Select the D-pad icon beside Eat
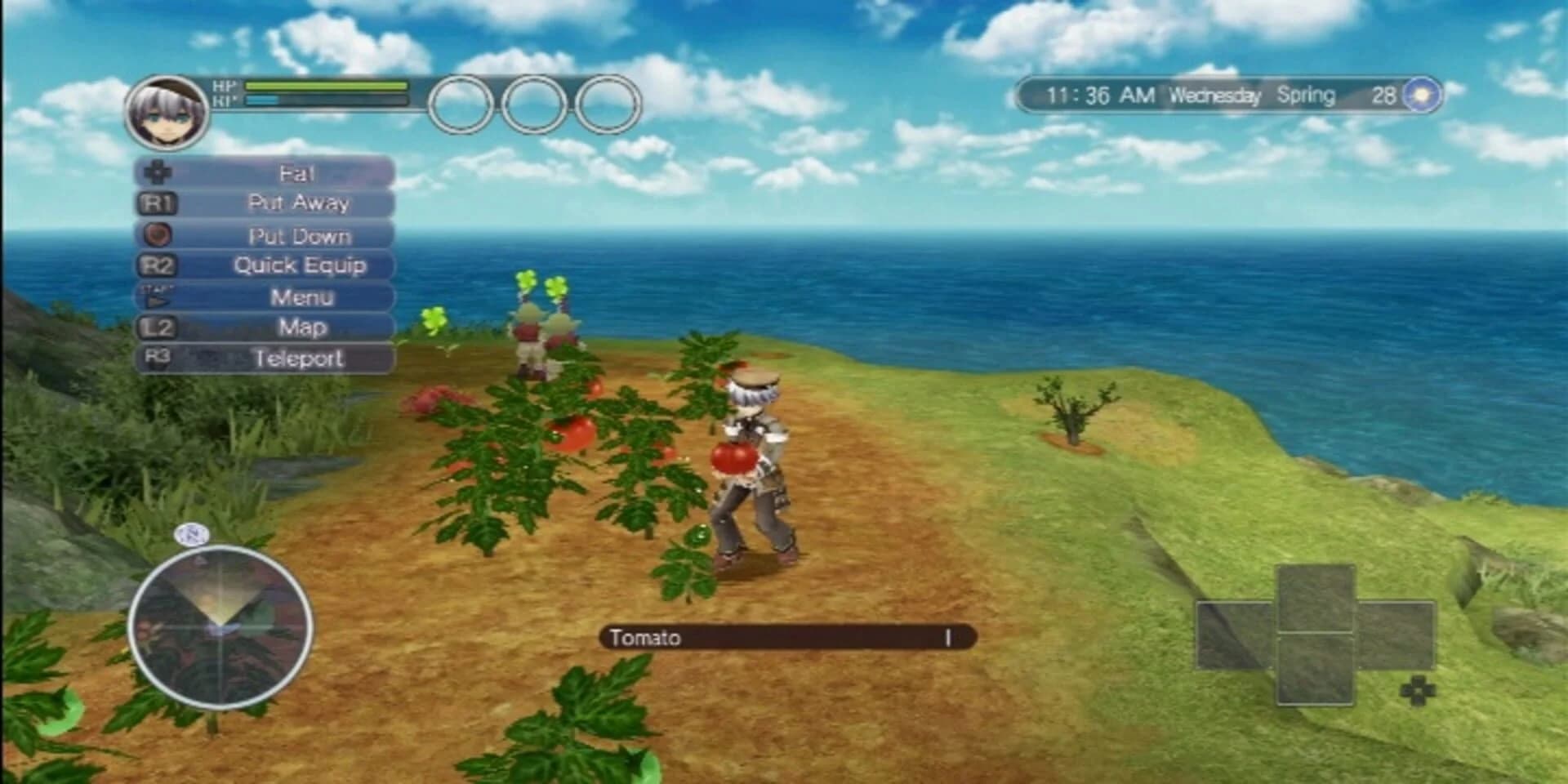1568x784 pixels. tap(158, 171)
